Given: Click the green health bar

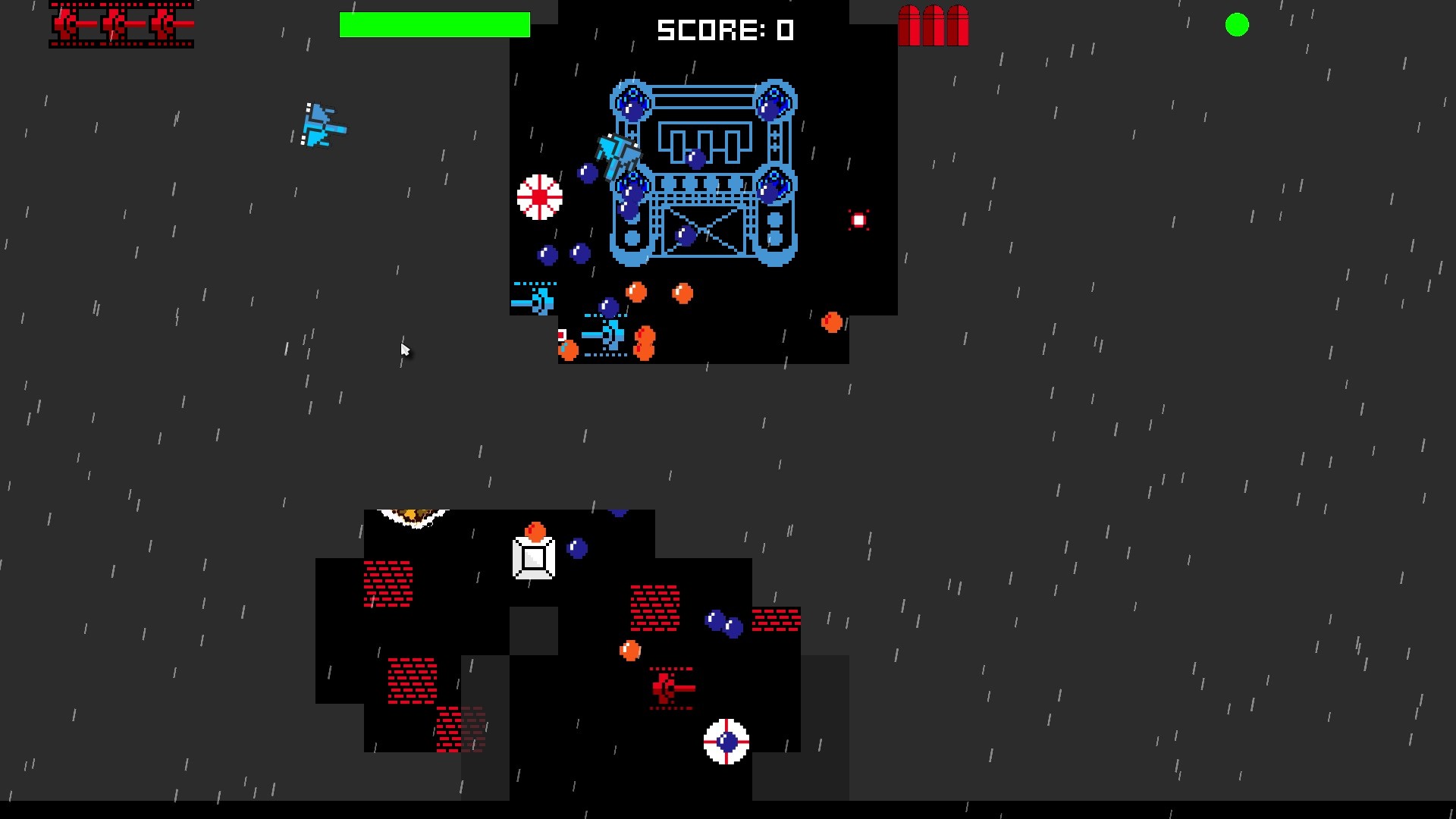Looking at the screenshot, I should 435,25.
